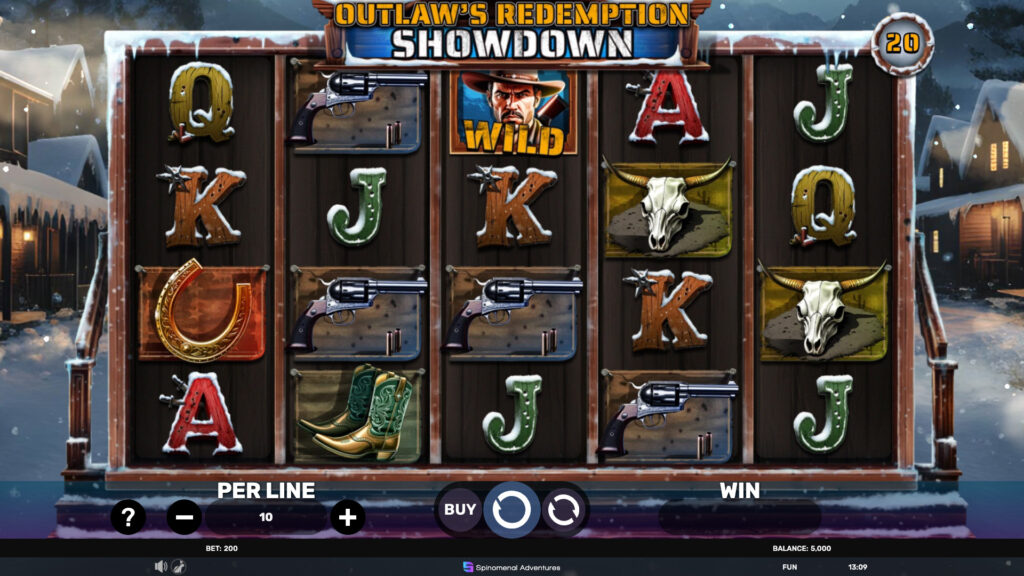Image resolution: width=1024 pixels, height=576 pixels.
Task: Click the Spinomenal Adventures logo link
Action: click(512, 566)
